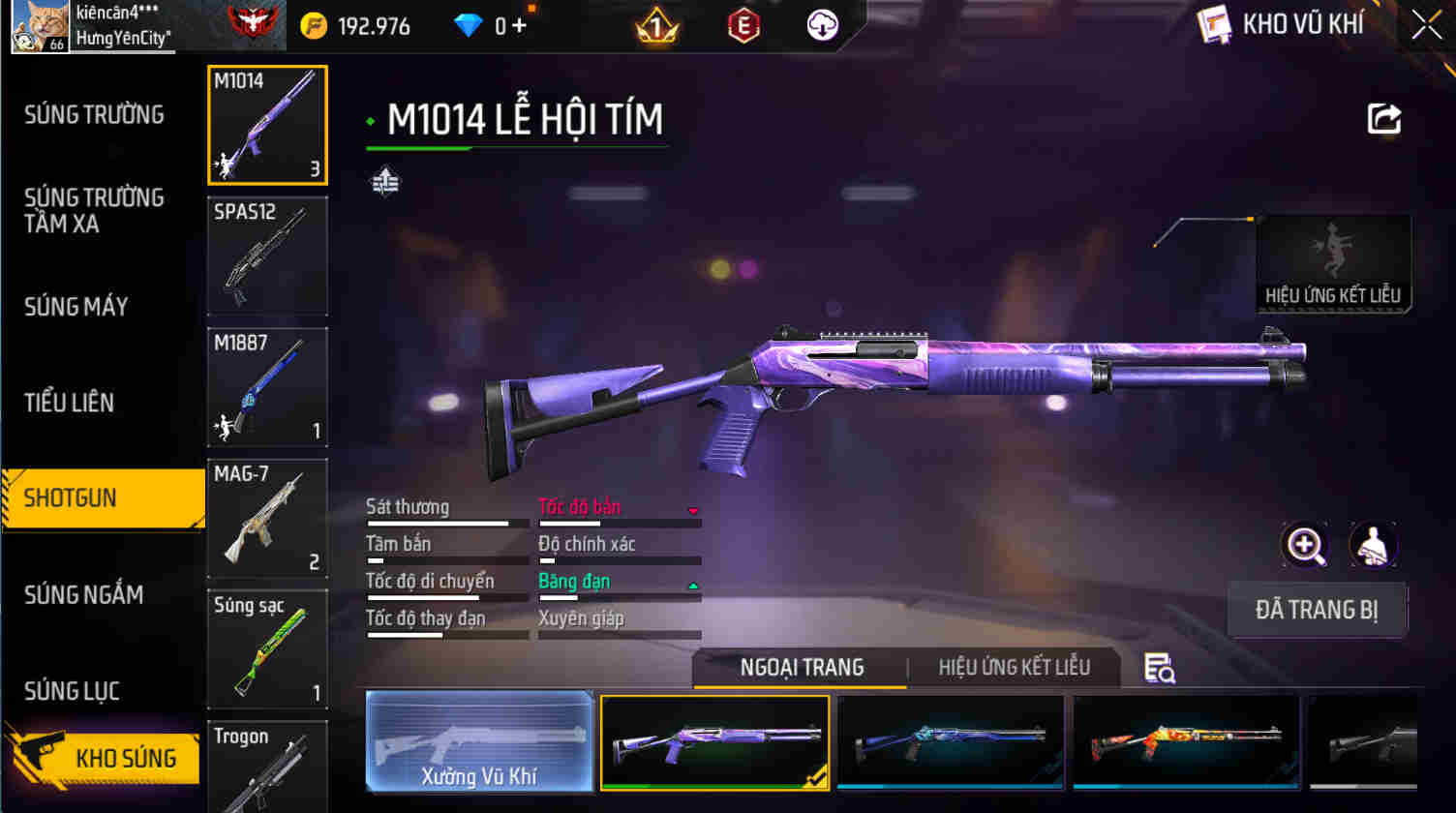
Task: Click the attachment icon below M1014 LỄ HỘI TÍM
Action: [x=384, y=182]
